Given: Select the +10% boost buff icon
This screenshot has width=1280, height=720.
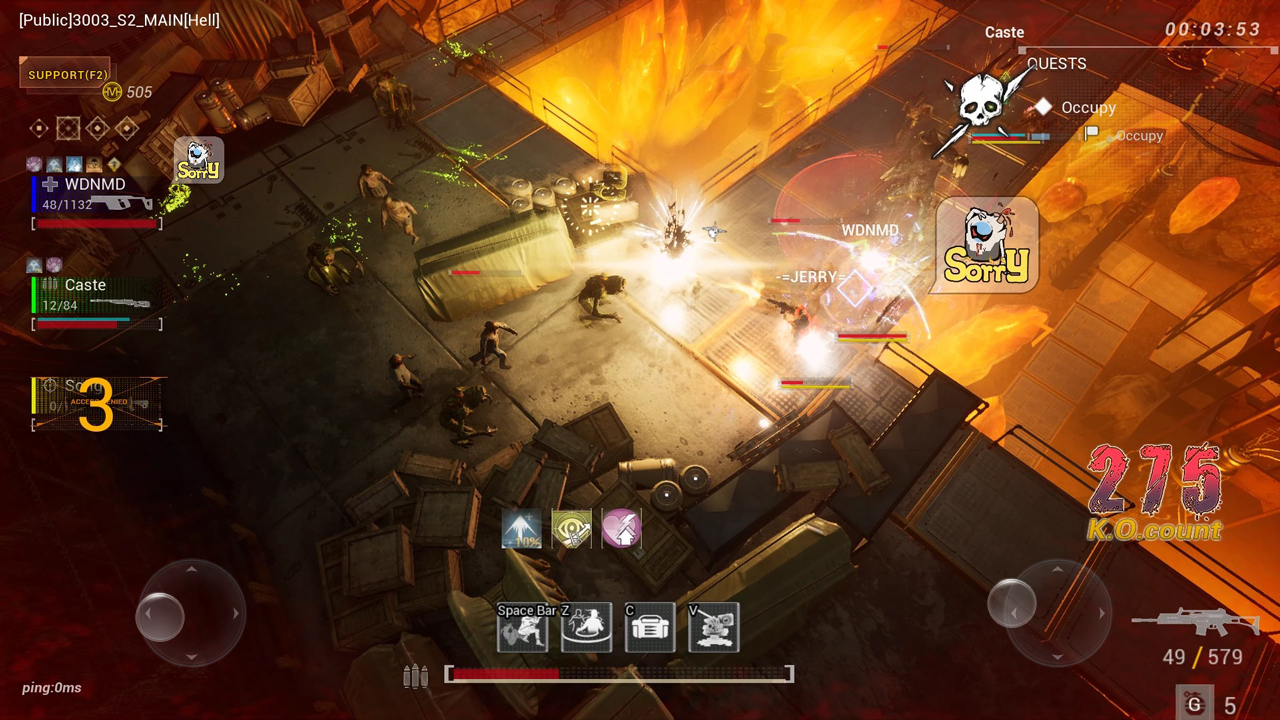Looking at the screenshot, I should (521, 529).
